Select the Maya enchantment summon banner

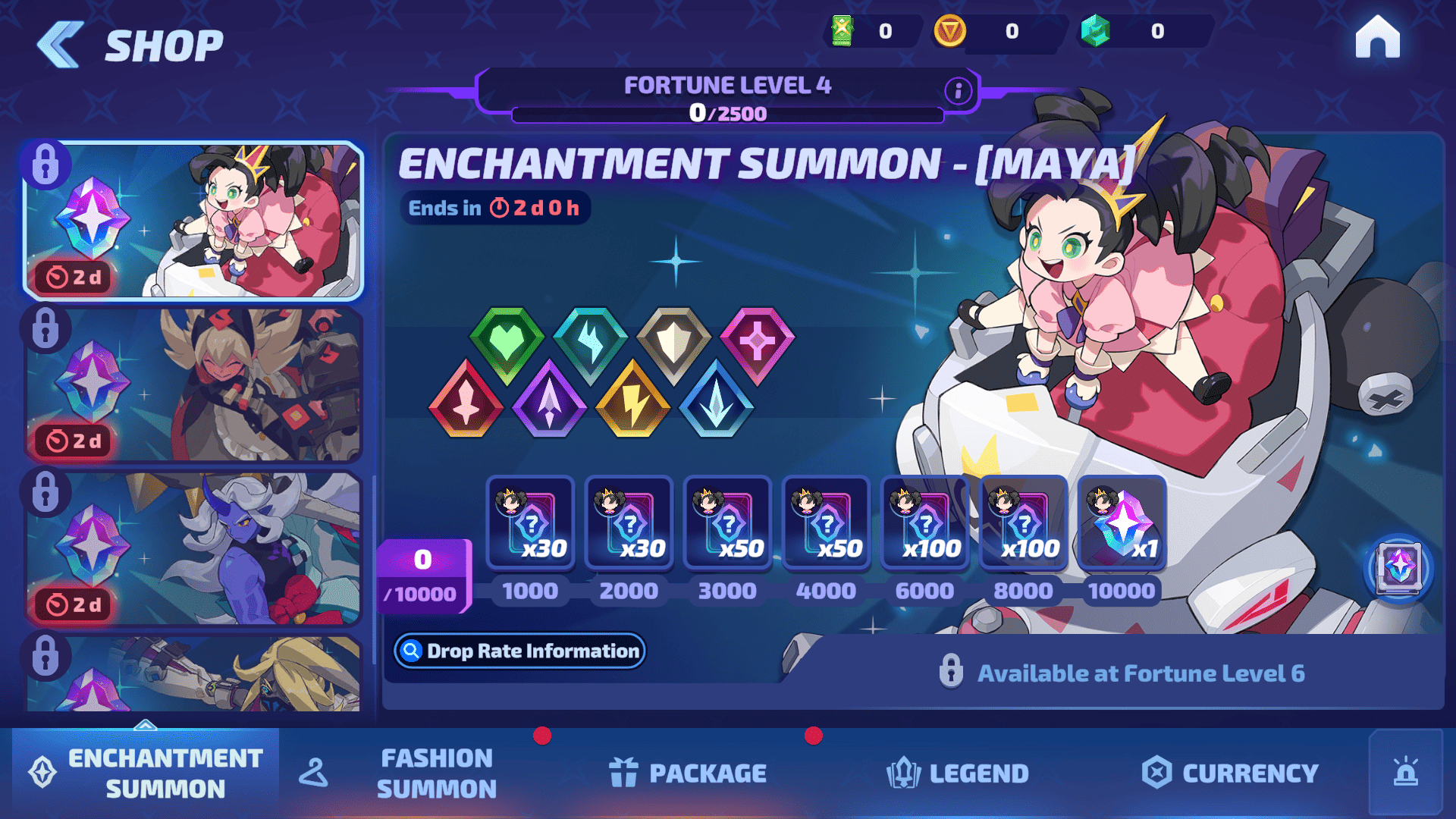pyautogui.click(x=194, y=220)
